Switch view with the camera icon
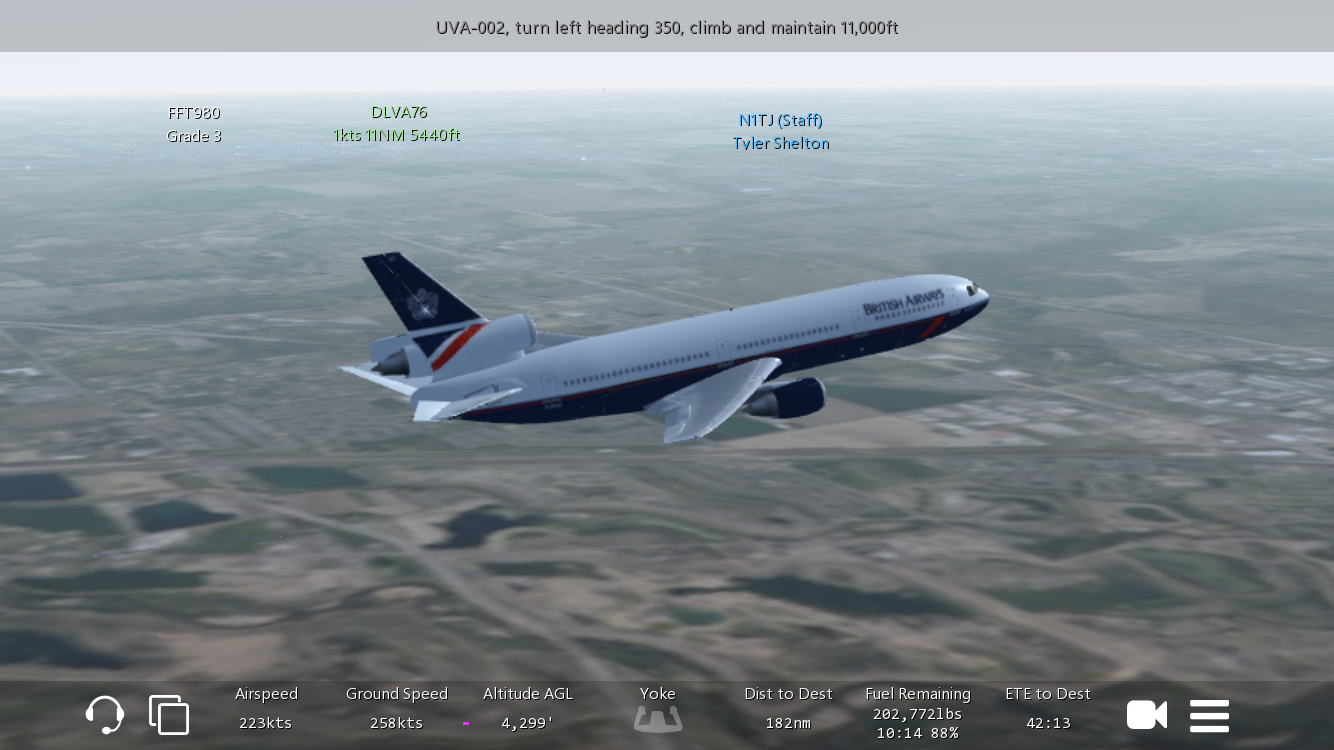 [1146, 715]
